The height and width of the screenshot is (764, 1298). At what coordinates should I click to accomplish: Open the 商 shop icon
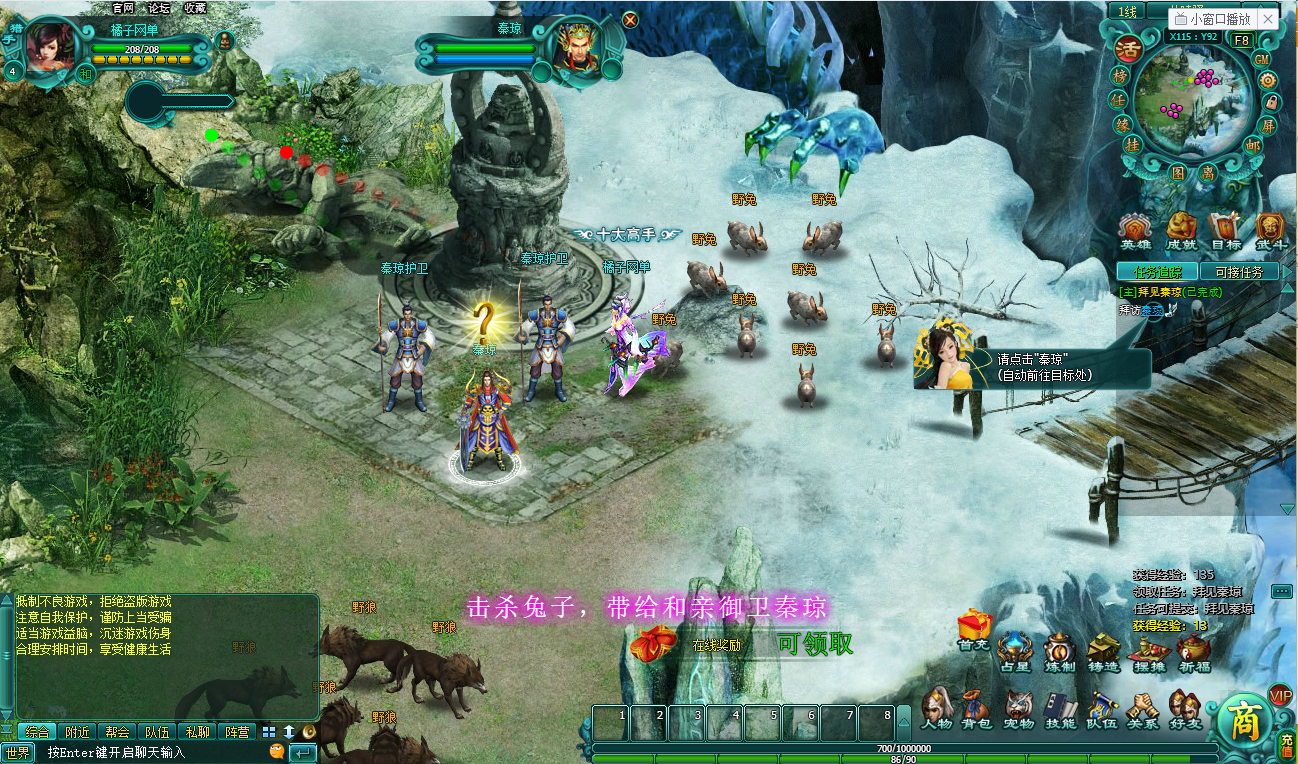(1243, 716)
